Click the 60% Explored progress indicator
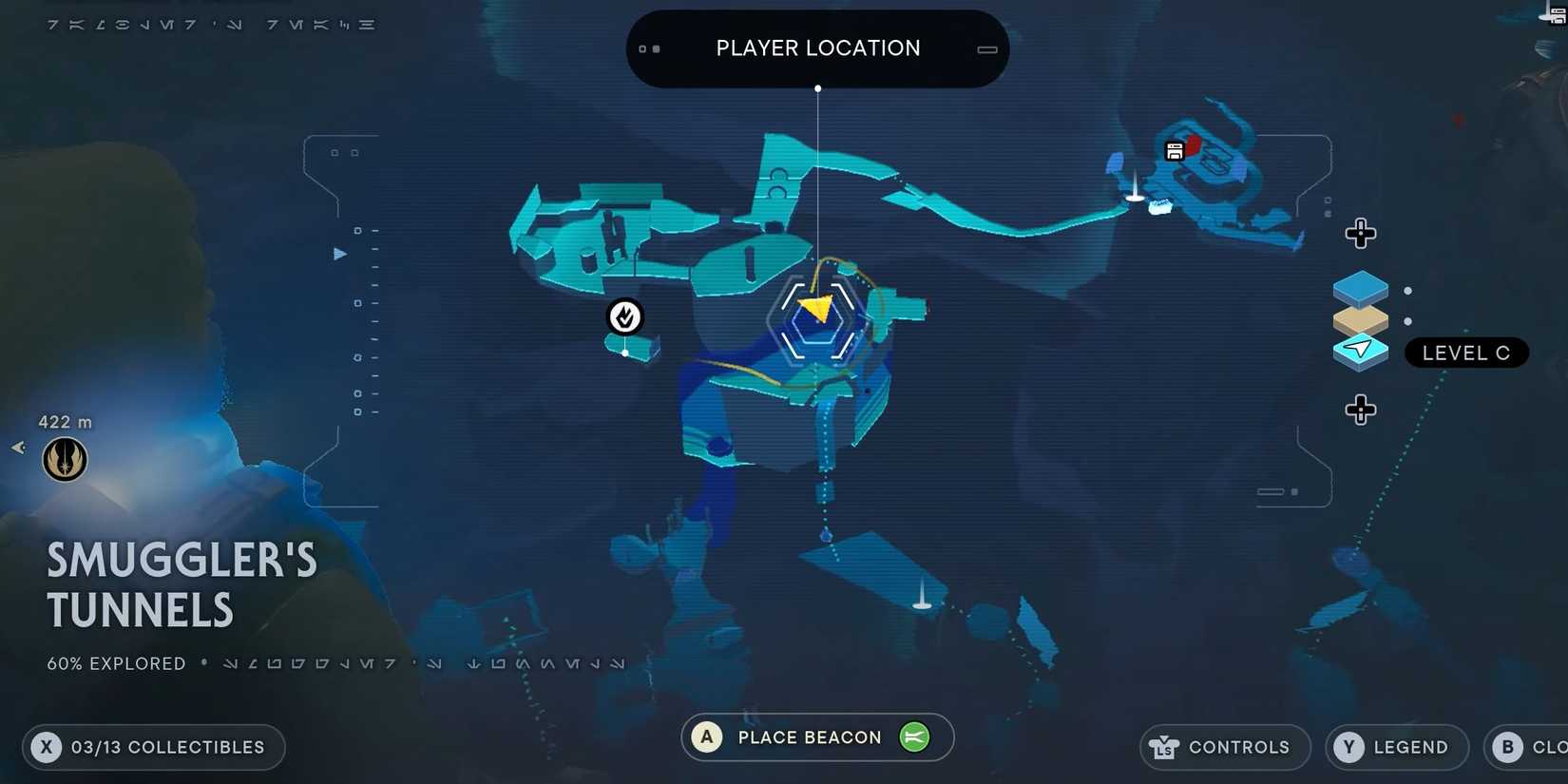Screen dimensions: 1568x784 click(x=115, y=663)
